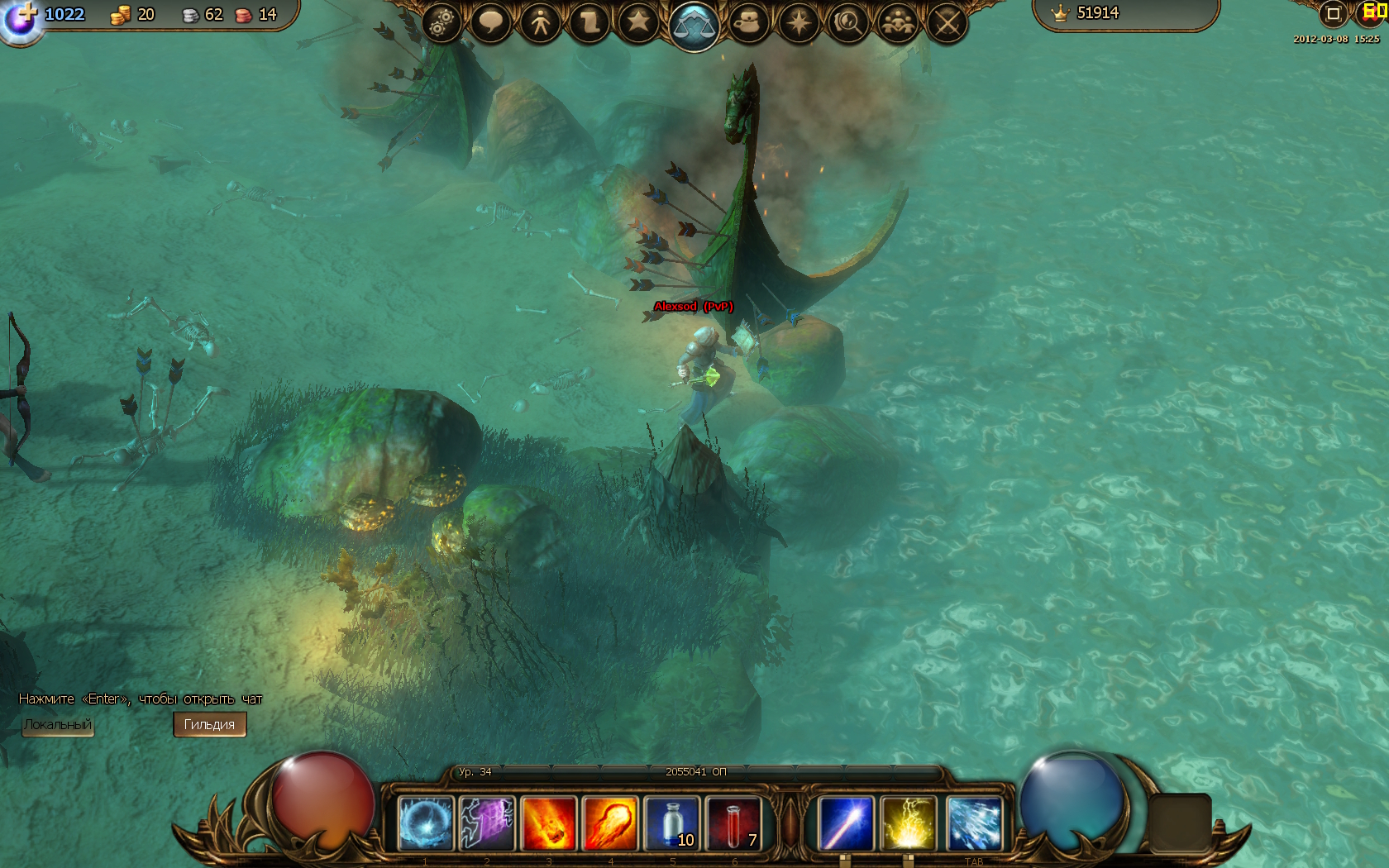Screen dimensions: 1389x868
Task: Open the compass star map icon
Action: [x=799, y=22]
